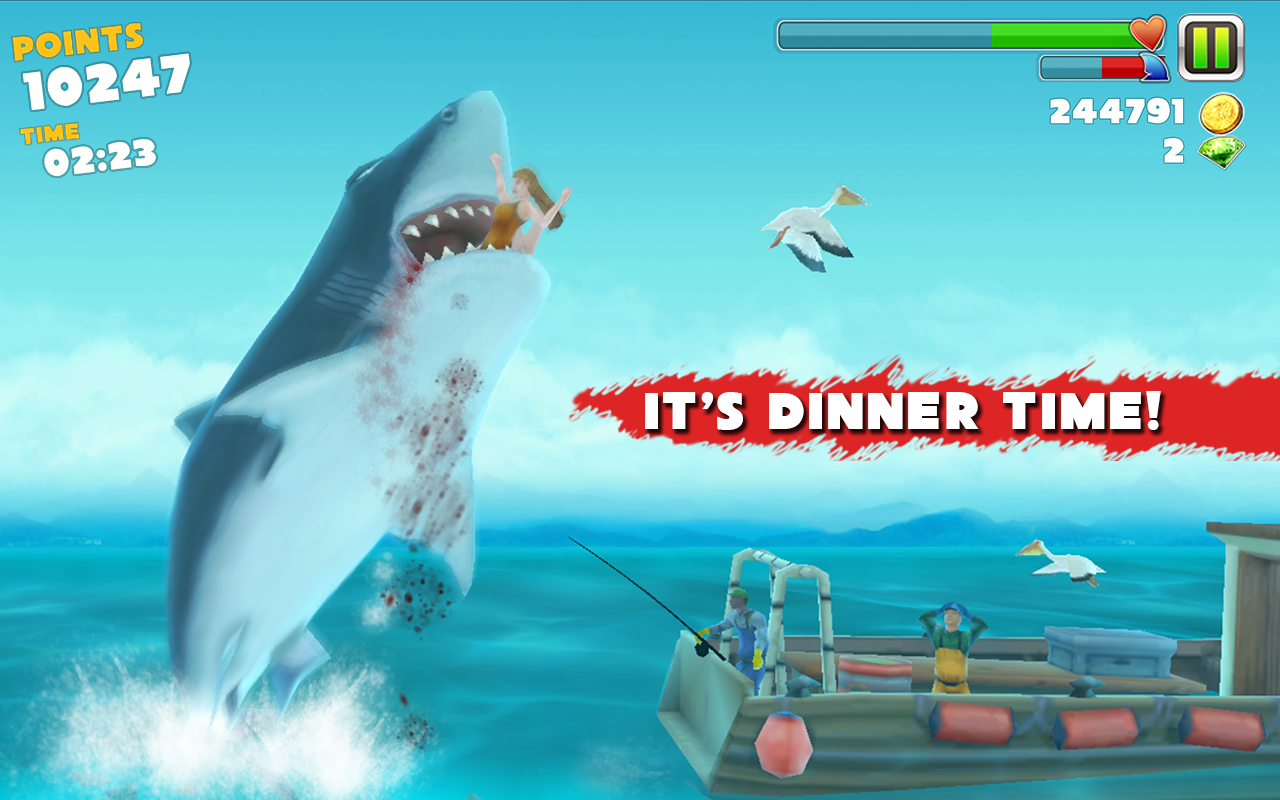1280x800 pixels.
Task: Click the gold coin icon
Action: pyautogui.click(x=1222, y=112)
